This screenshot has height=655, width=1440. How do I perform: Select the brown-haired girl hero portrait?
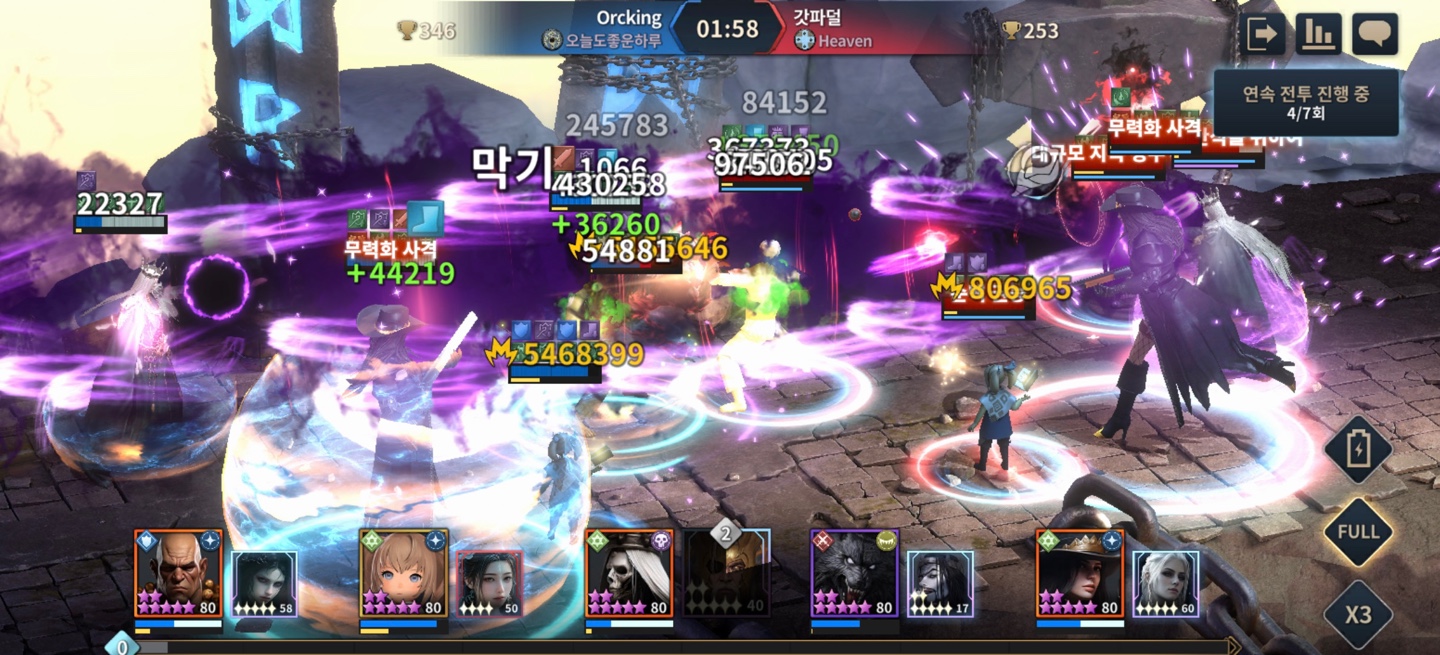pos(404,573)
